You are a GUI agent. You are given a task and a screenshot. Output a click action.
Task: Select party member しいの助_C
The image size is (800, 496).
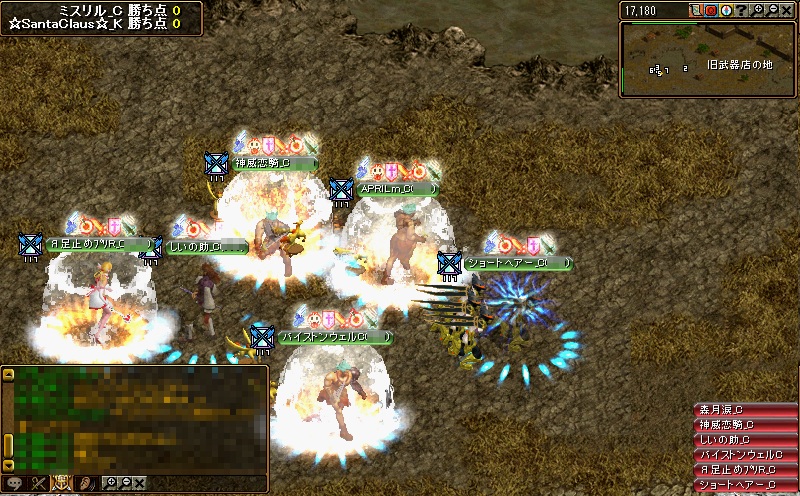pyautogui.click(x=744, y=440)
